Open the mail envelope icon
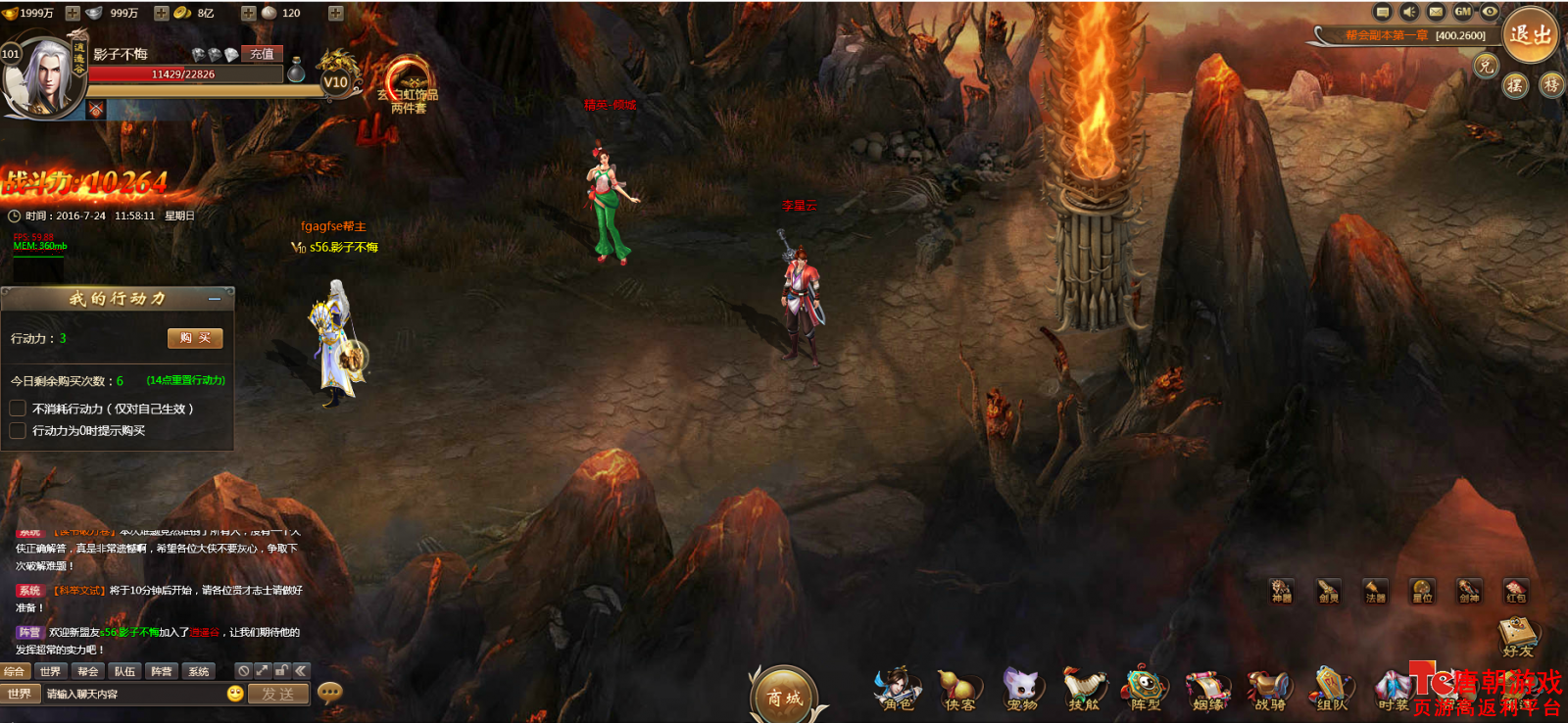1568x723 pixels. coord(1436,12)
